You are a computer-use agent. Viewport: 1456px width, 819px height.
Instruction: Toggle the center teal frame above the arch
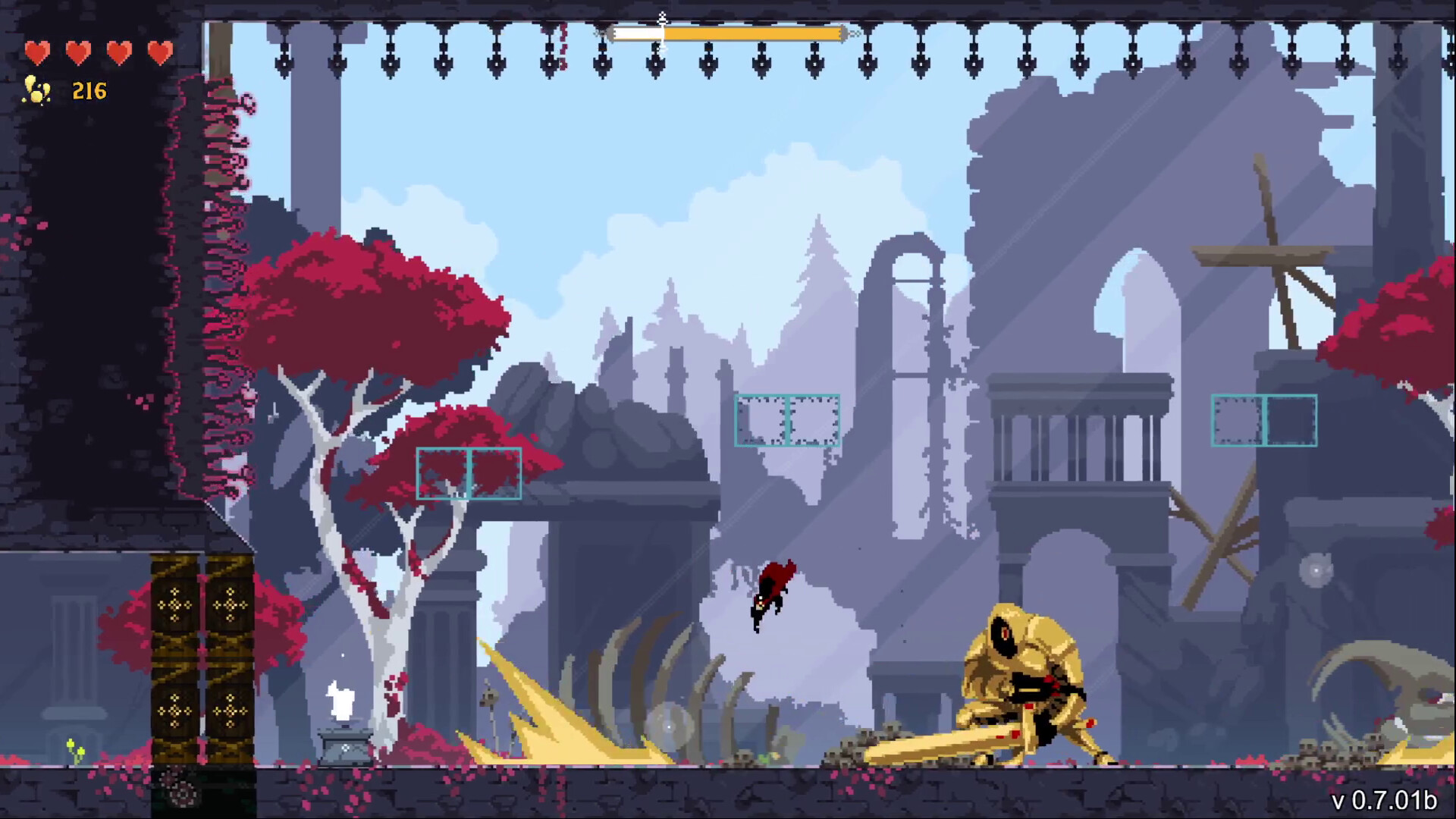[786, 418]
